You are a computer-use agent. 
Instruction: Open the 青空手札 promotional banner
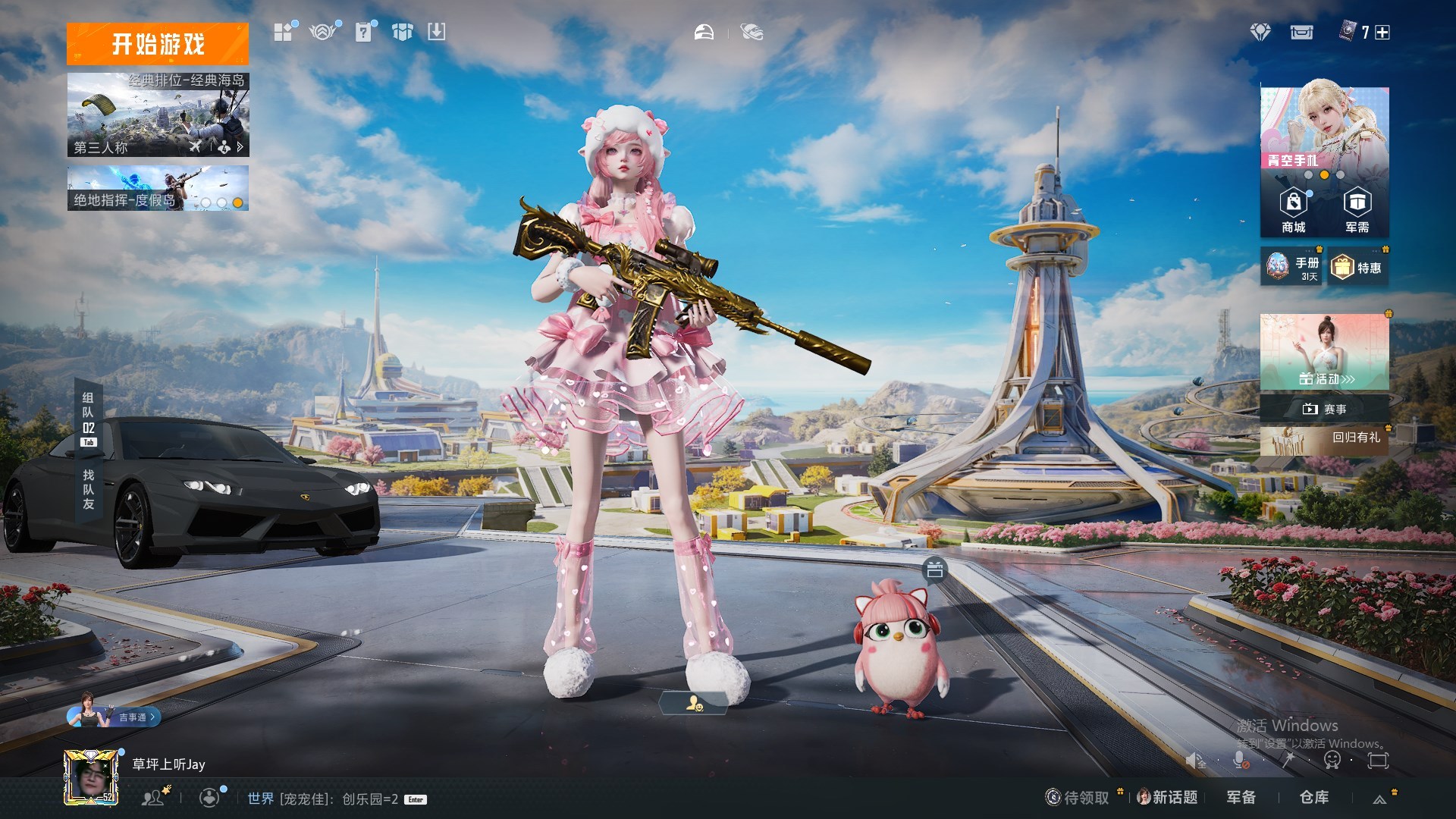tap(1324, 127)
